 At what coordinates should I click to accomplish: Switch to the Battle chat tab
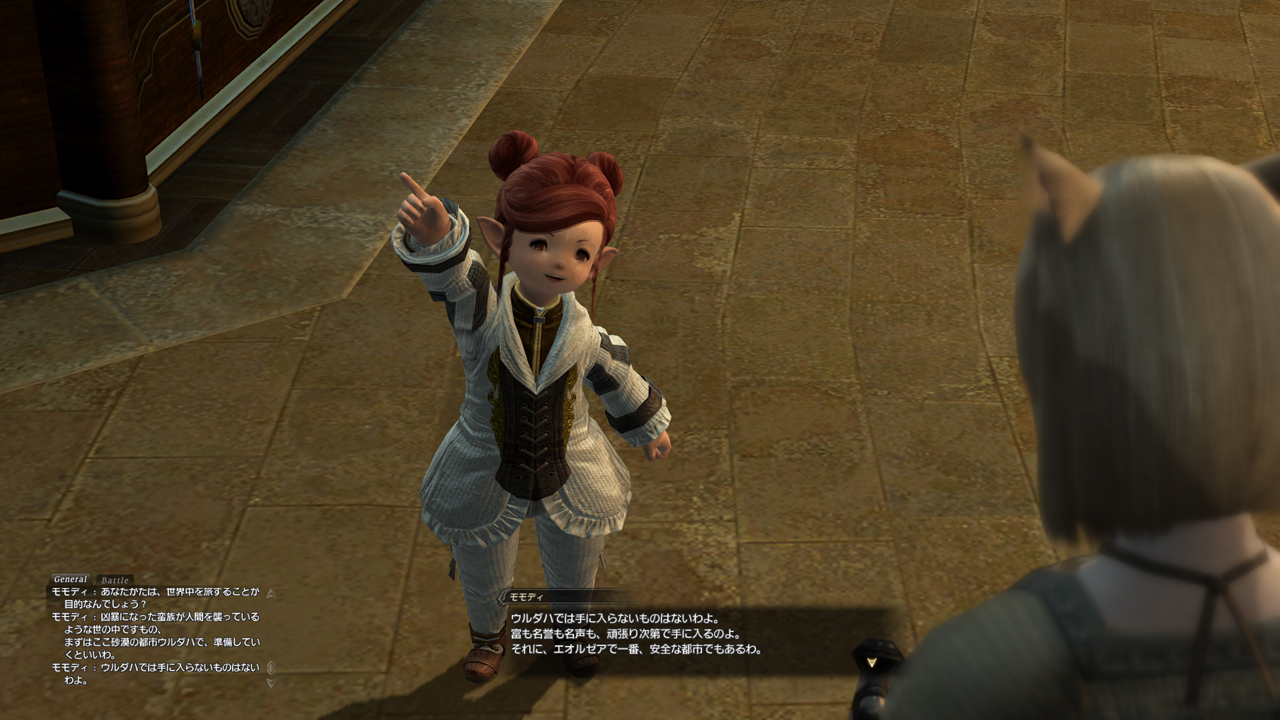[x=114, y=579]
